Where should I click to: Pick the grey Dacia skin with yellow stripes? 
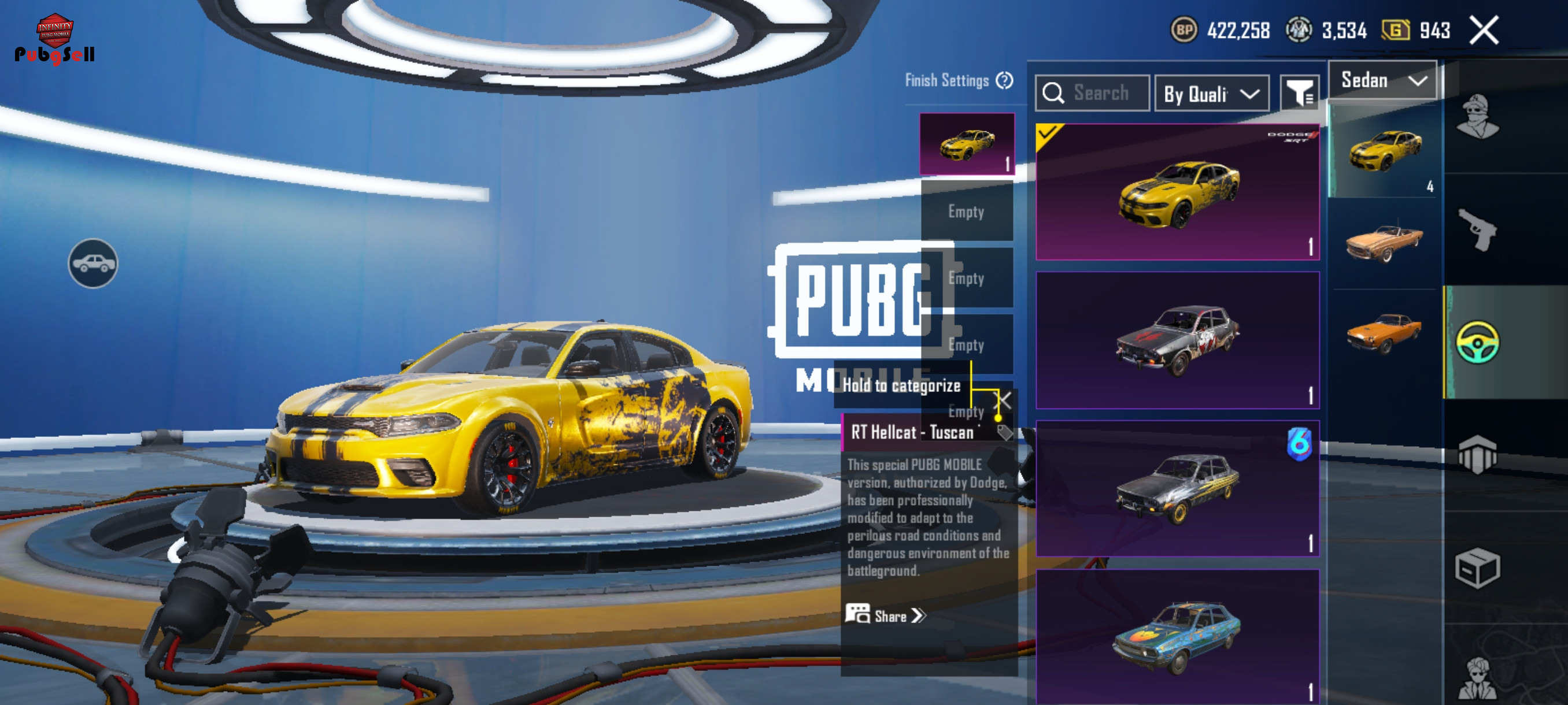pos(1177,489)
